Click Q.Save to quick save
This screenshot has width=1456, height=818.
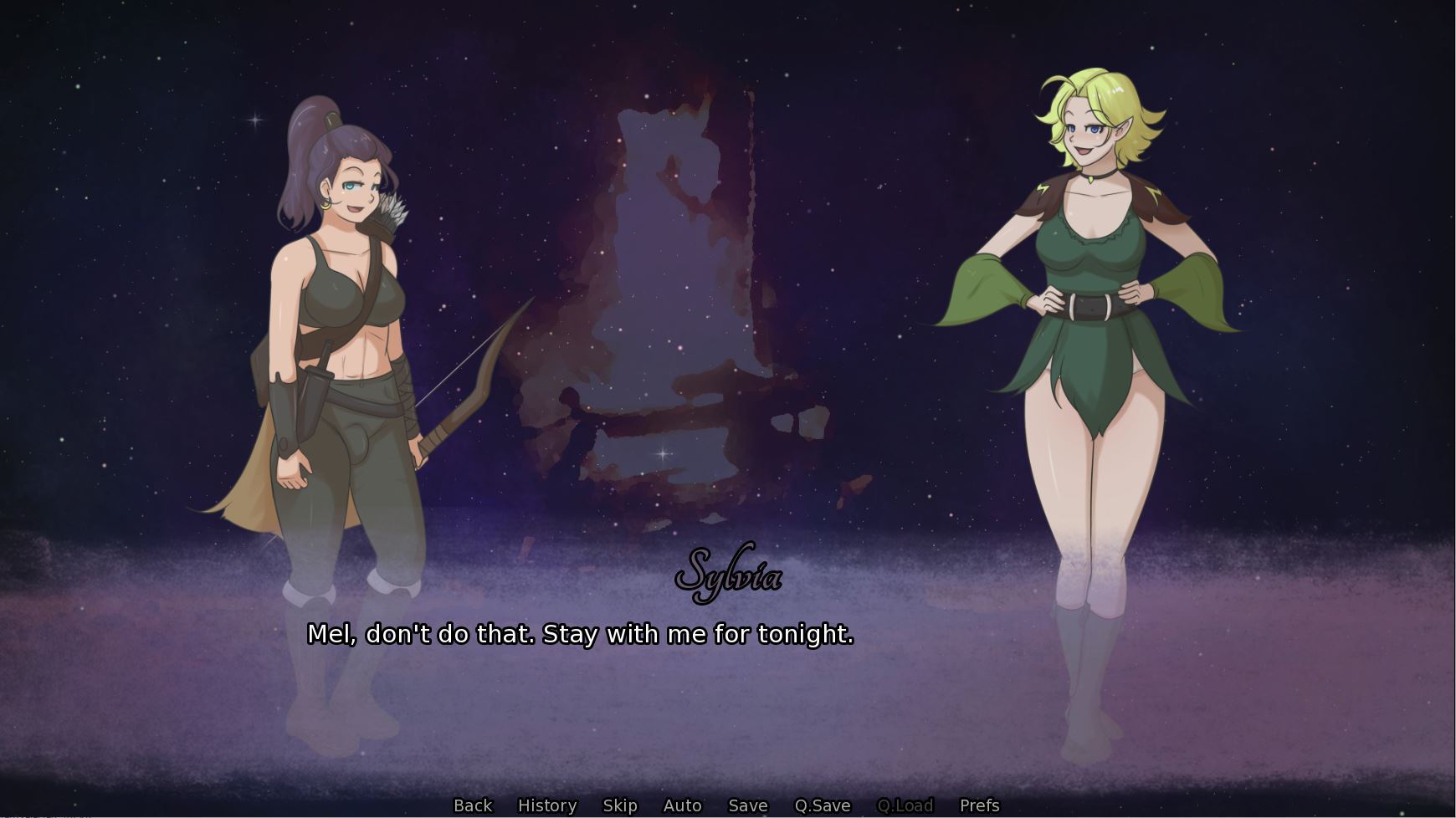pos(822,805)
